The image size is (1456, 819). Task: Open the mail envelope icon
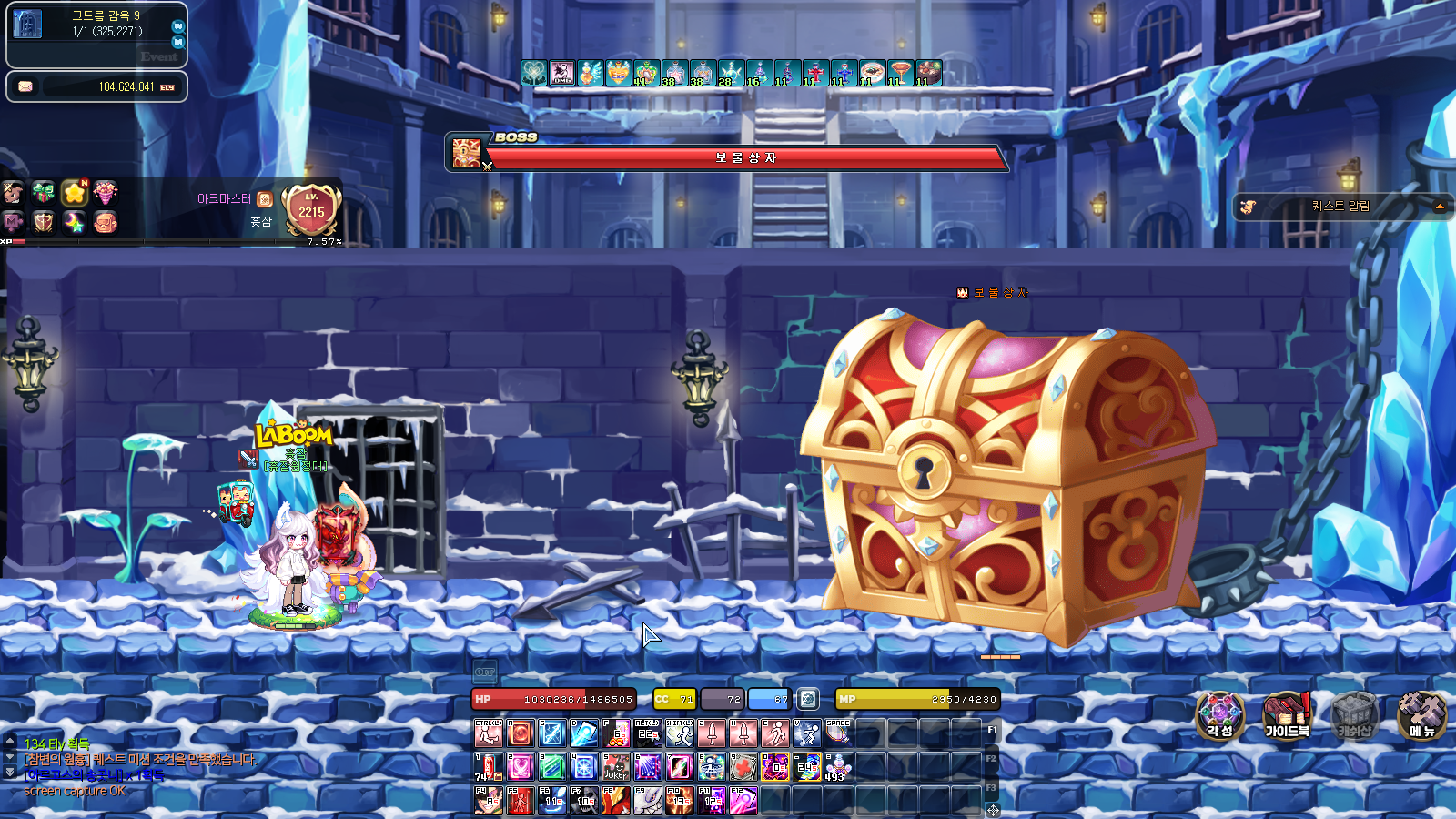click(x=25, y=86)
